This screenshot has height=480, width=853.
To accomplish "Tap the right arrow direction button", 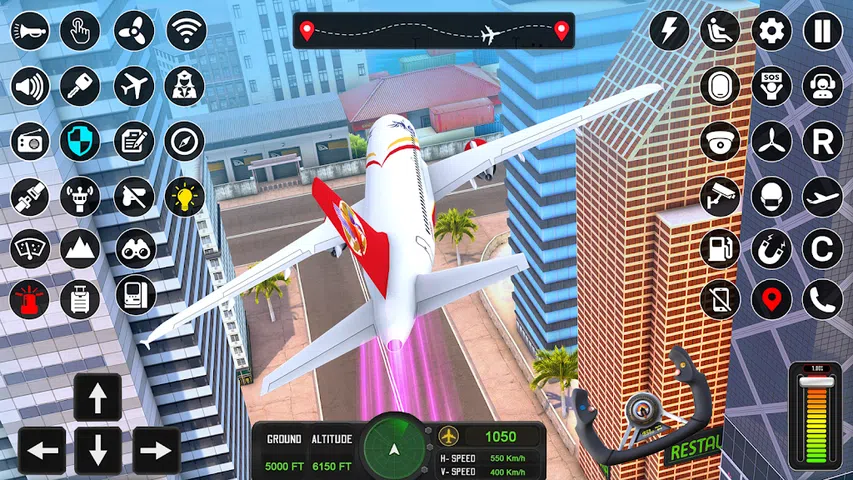I will point(156,450).
